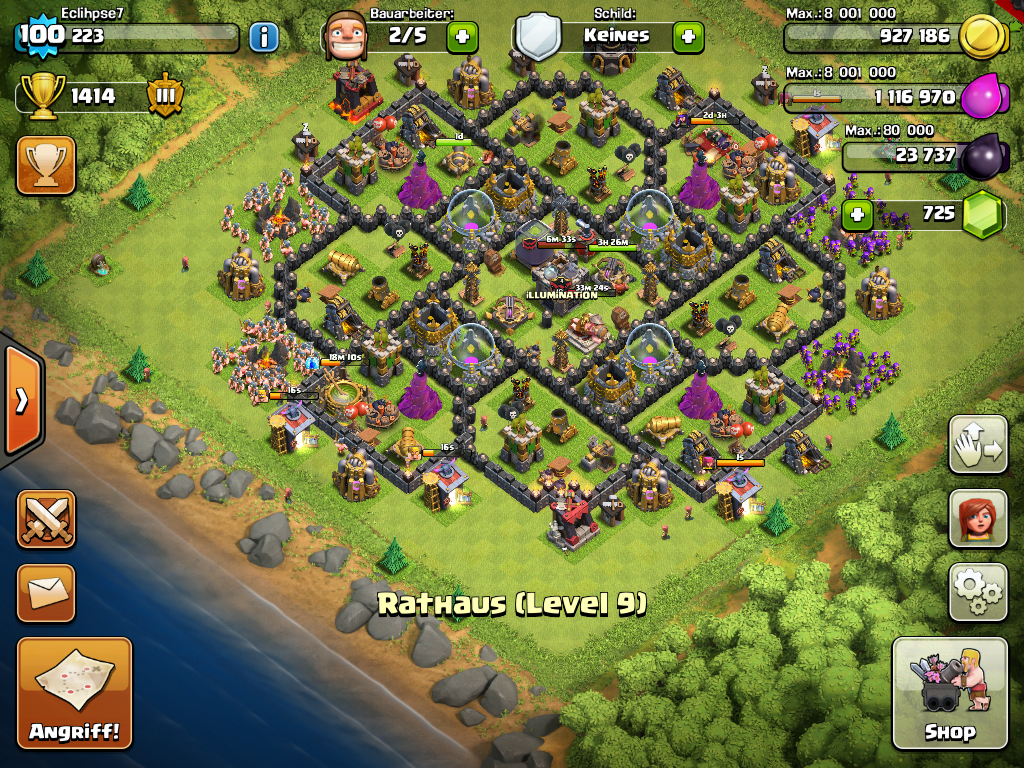Add builders with the green plus button
The width and height of the screenshot is (1024, 768).
pos(461,37)
